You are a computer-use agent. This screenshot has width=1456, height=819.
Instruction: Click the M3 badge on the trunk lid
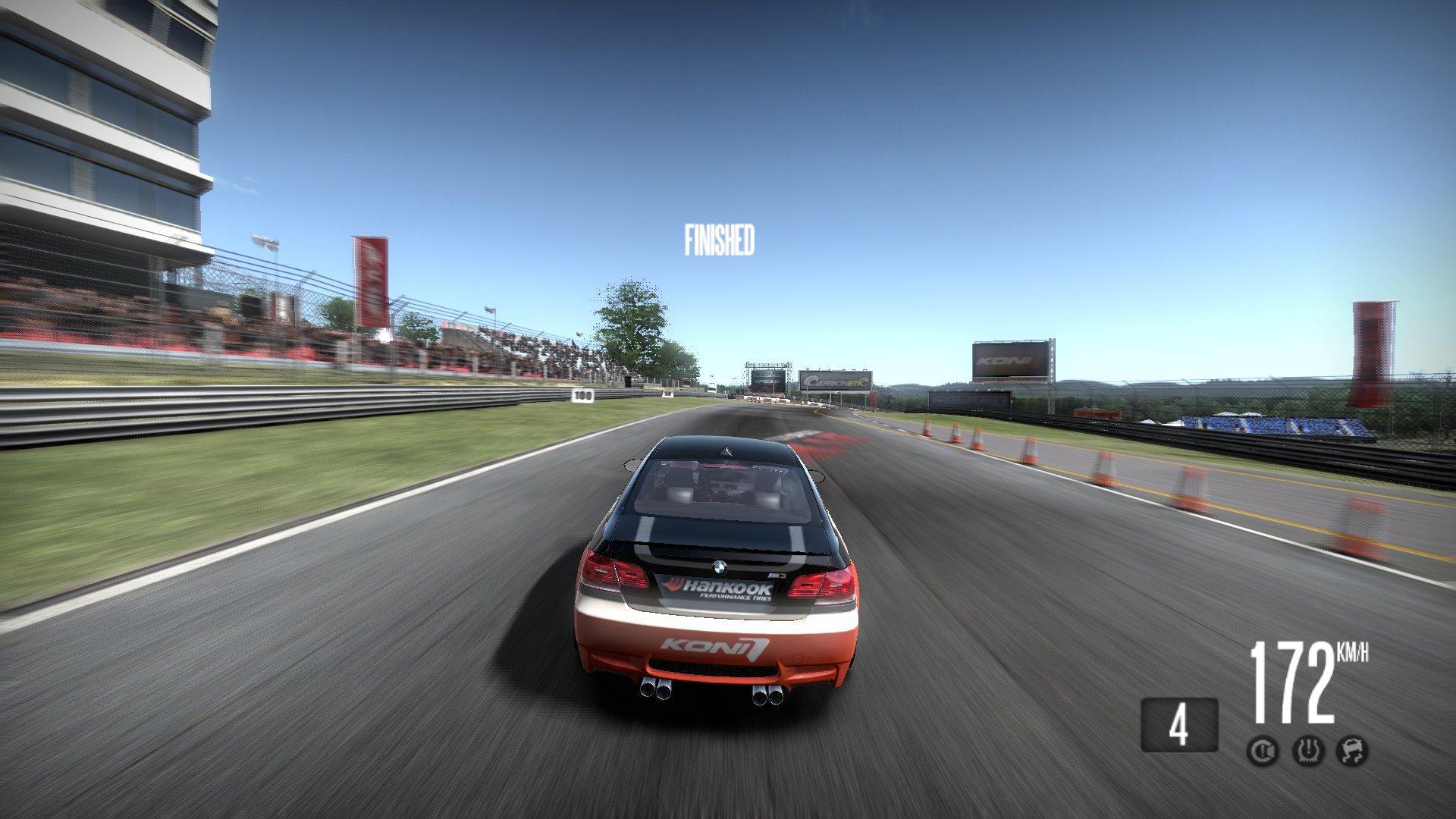pyautogui.click(x=775, y=574)
